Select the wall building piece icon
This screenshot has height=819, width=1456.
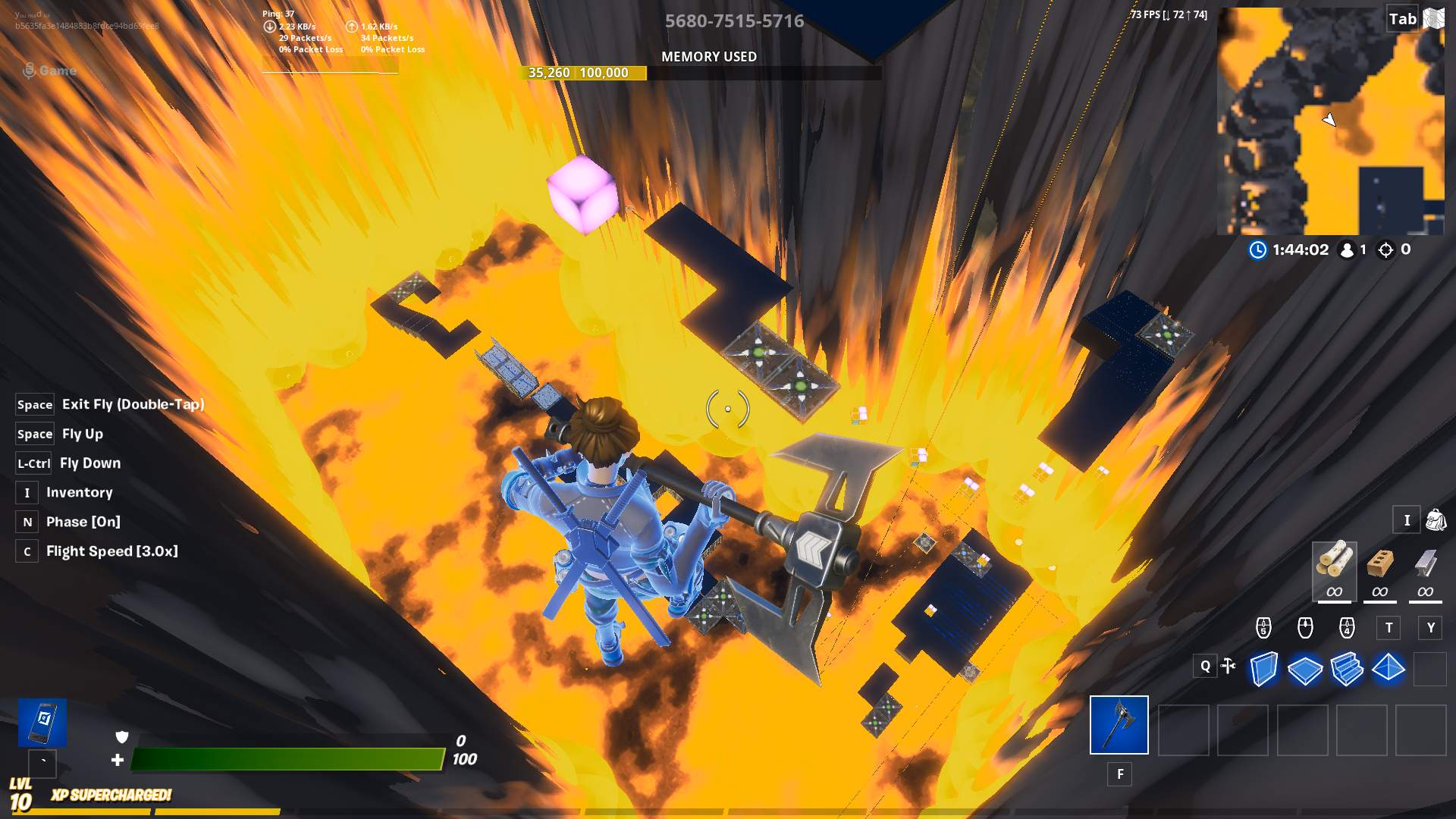[x=1266, y=668]
